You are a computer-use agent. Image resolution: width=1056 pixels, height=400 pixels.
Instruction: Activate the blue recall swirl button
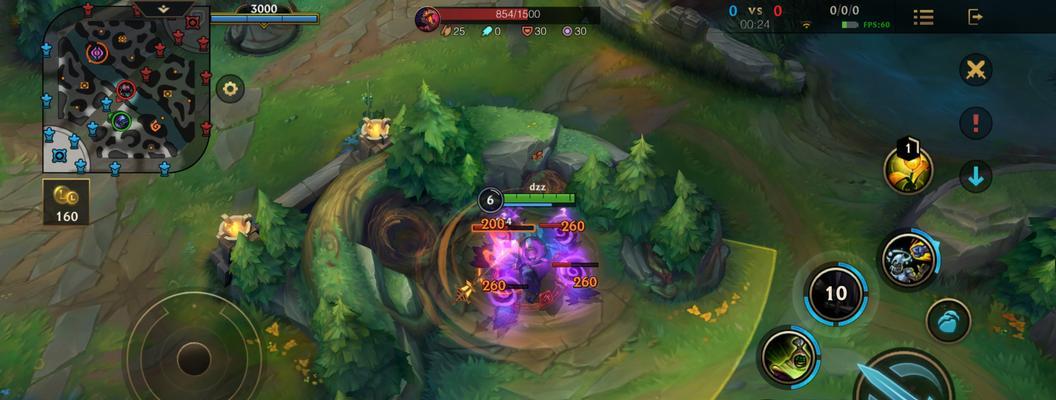948,321
